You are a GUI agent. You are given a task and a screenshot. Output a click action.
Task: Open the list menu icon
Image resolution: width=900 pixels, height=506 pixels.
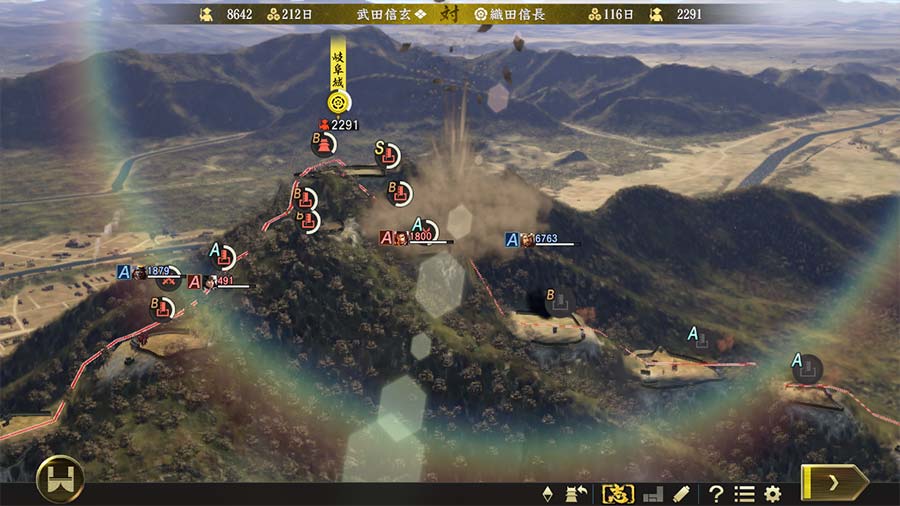[744, 493]
